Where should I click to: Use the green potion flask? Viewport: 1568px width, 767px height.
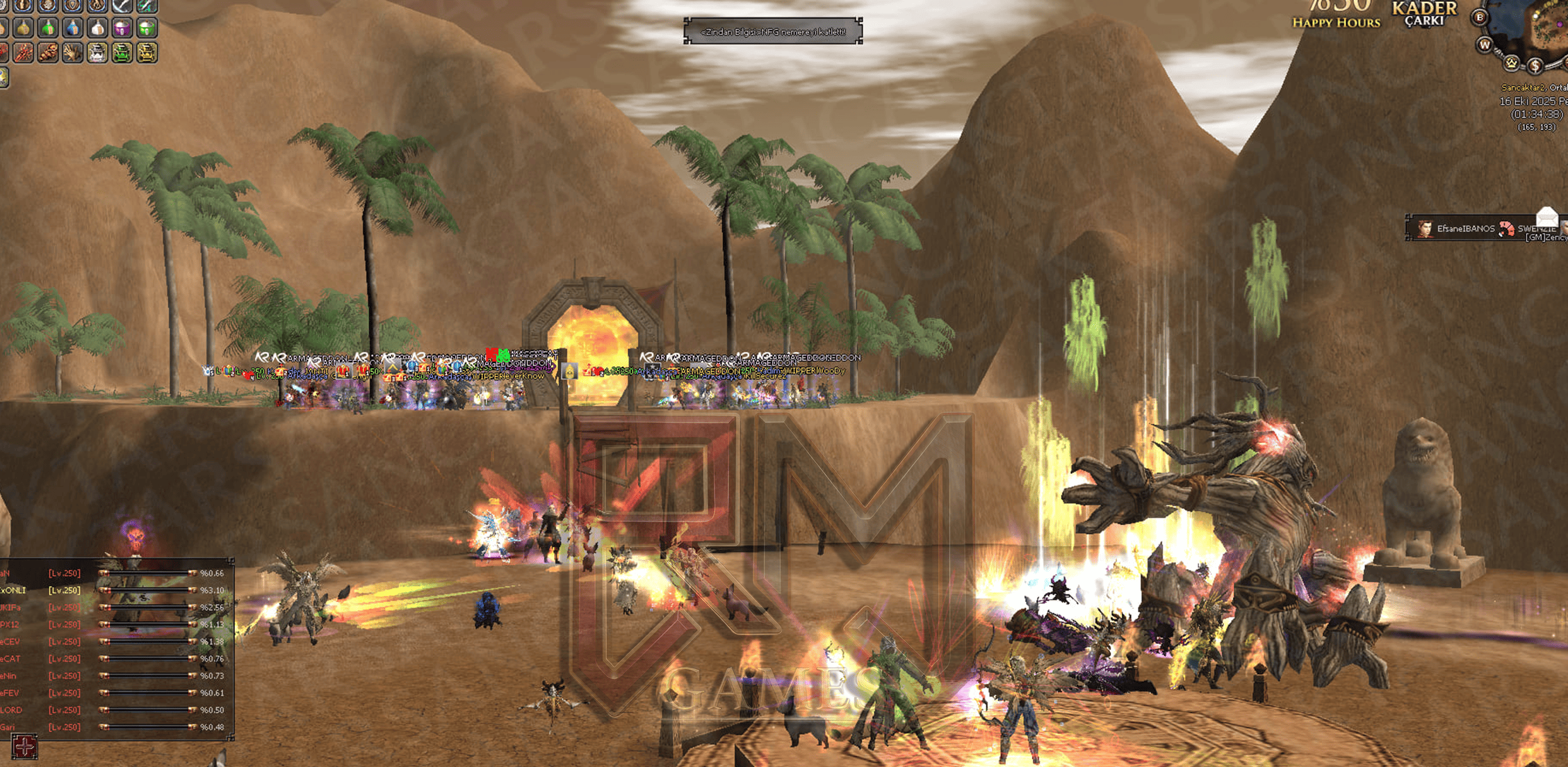pyautogui.click(x=48, y=28)
